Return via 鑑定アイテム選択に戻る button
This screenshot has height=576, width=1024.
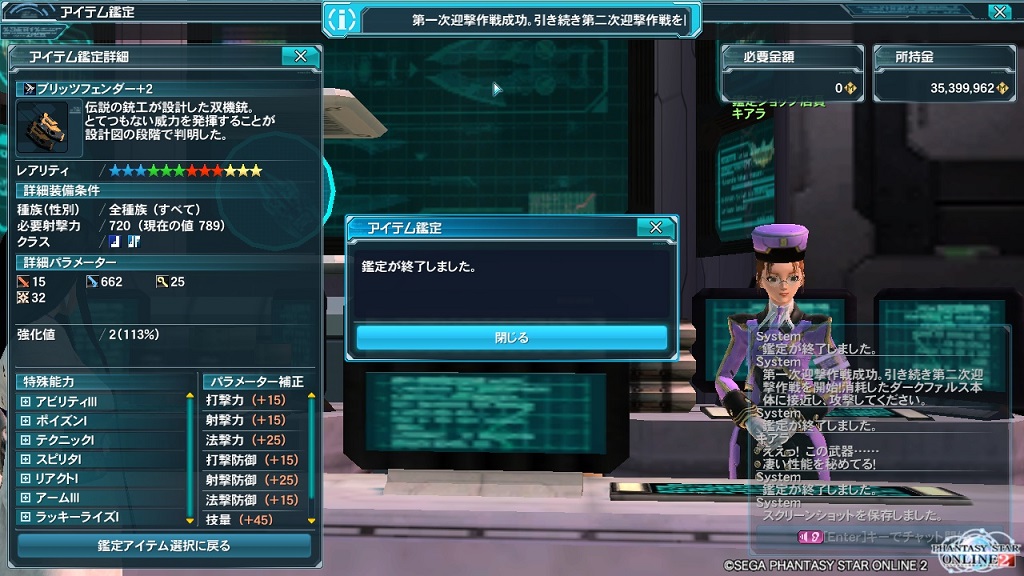(x=164, y=546)
